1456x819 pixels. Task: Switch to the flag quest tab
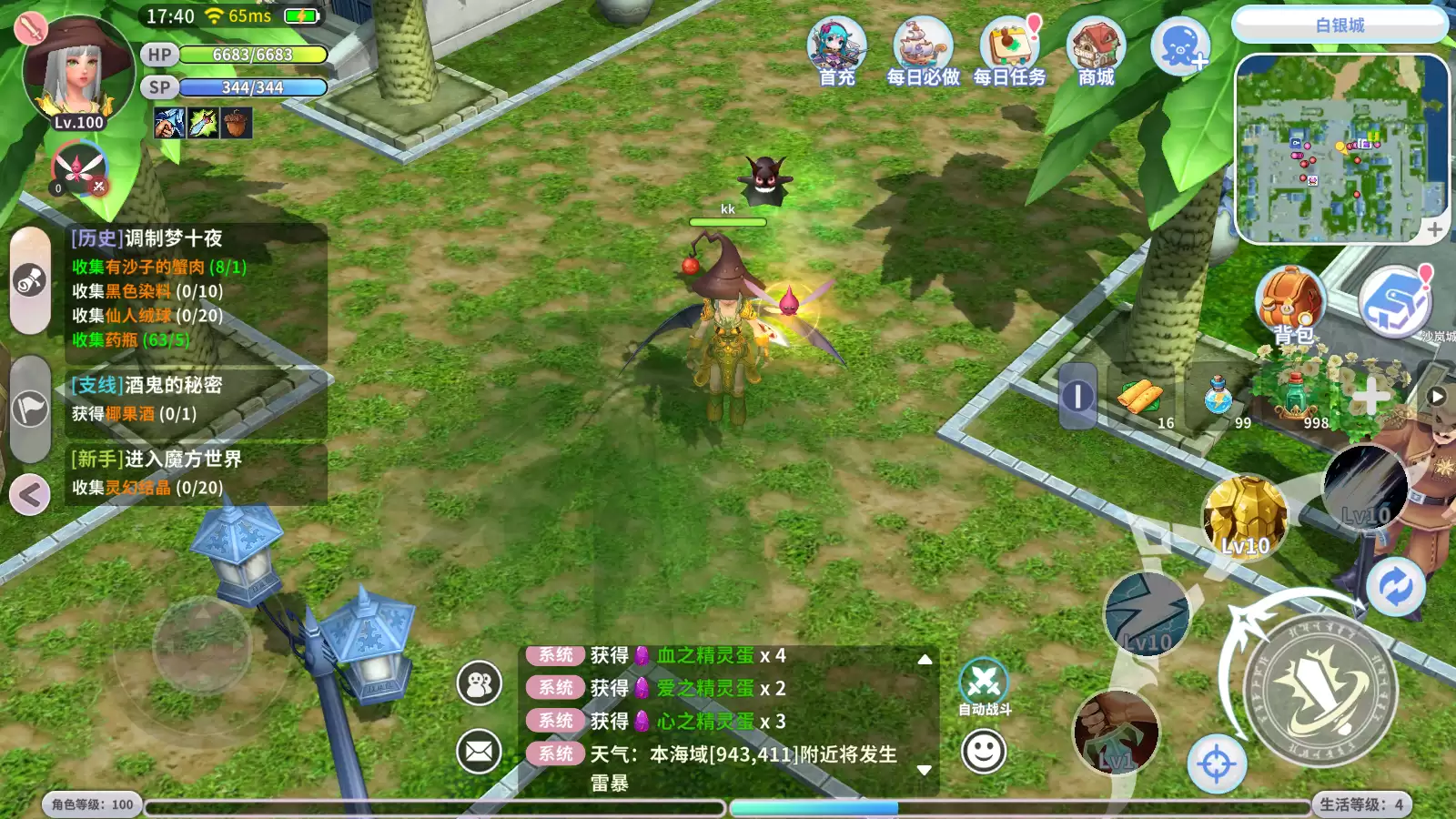(x=30, y=407)
